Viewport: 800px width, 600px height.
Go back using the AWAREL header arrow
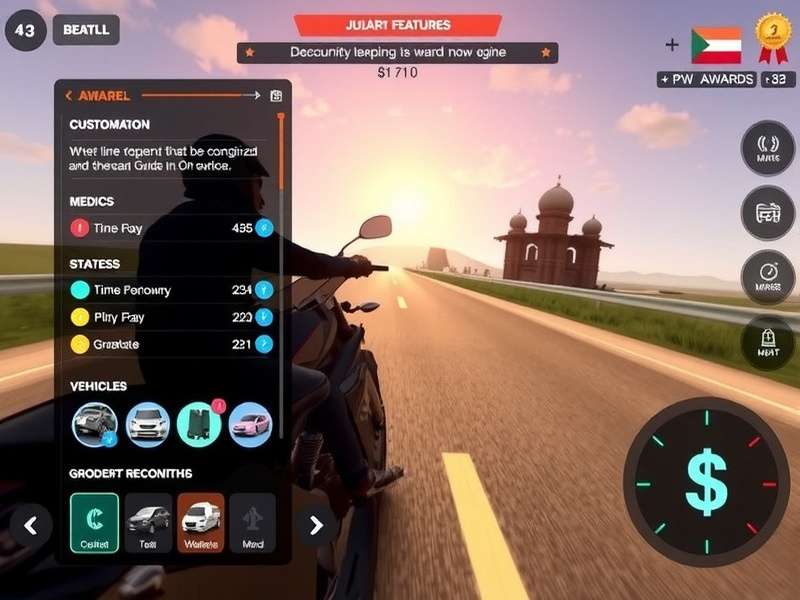pos(68,96)
